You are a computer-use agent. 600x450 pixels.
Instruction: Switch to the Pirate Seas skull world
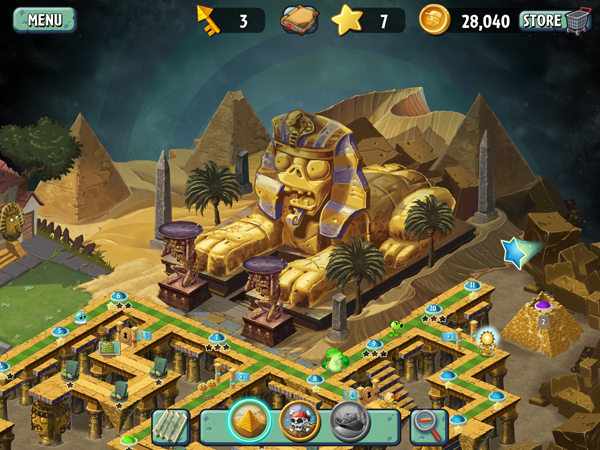(299, 421)
